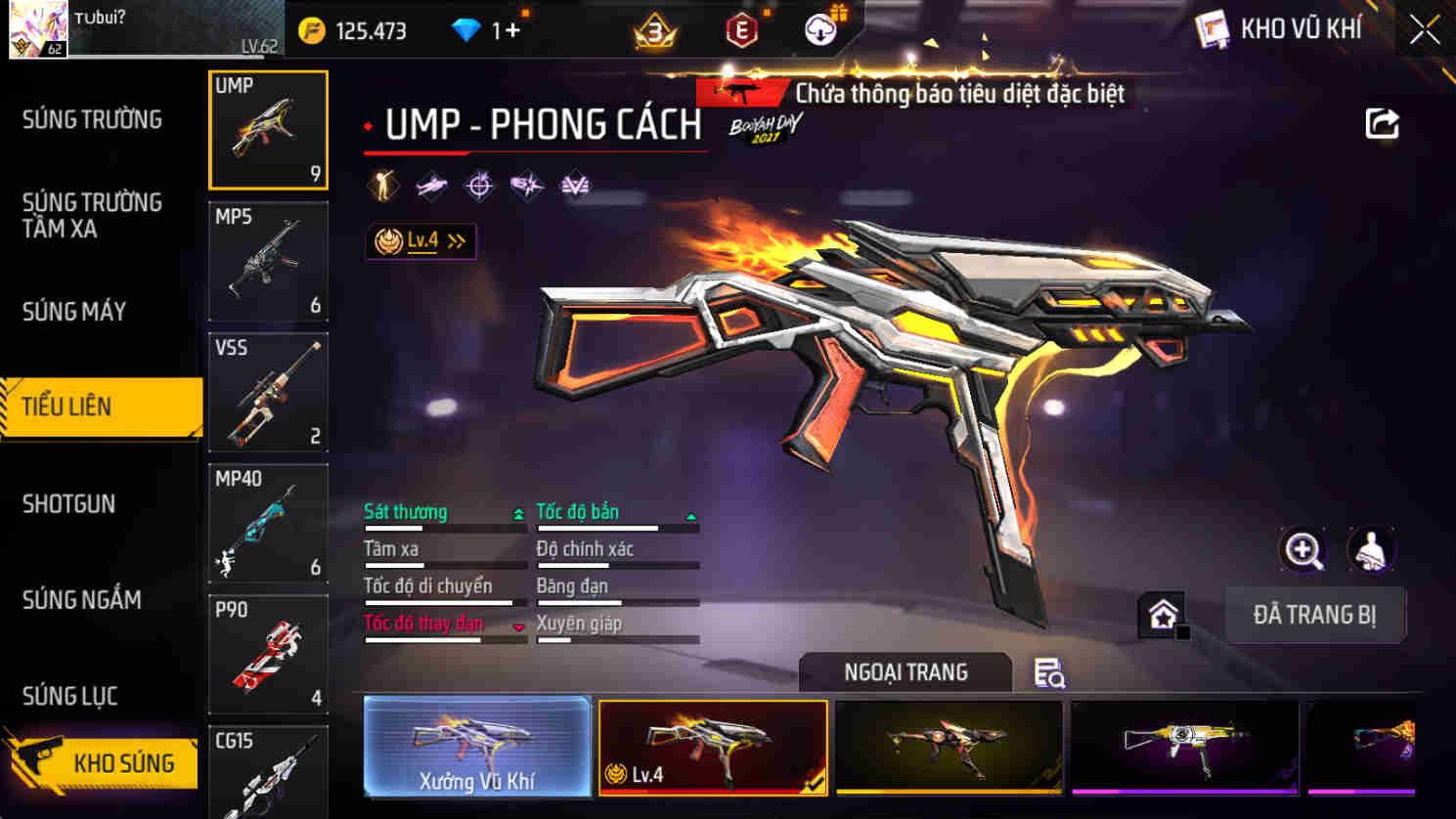This screenshot has height=819, width=1456.
Task: Switch to the SHOTGUN weapon category
Action: pos(68,503)
